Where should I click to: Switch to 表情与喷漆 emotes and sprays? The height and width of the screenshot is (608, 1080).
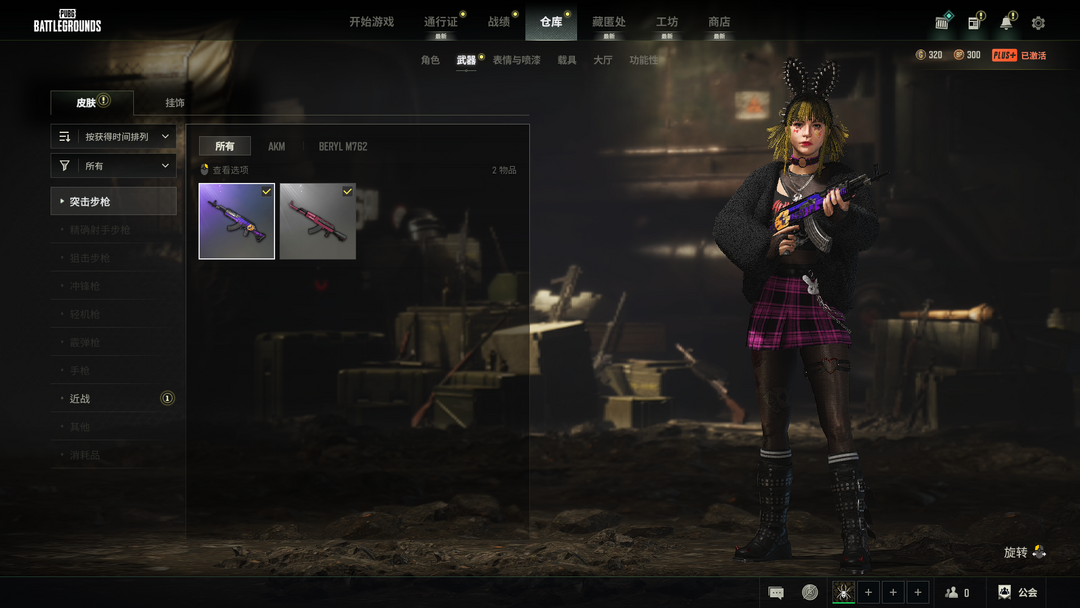tap(516, 61)
